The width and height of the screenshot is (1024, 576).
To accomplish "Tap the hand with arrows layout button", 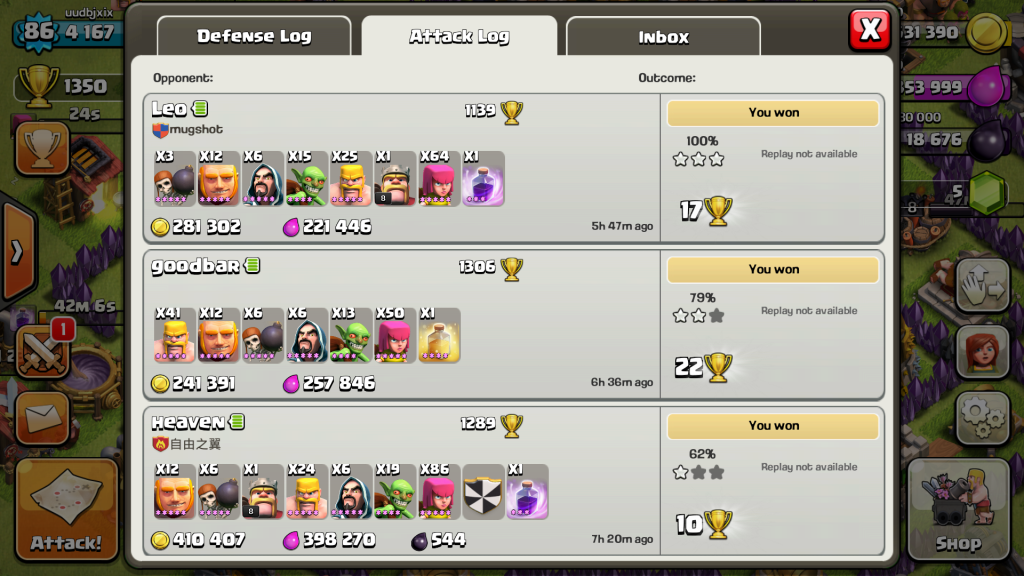I will tap(982, 286).
